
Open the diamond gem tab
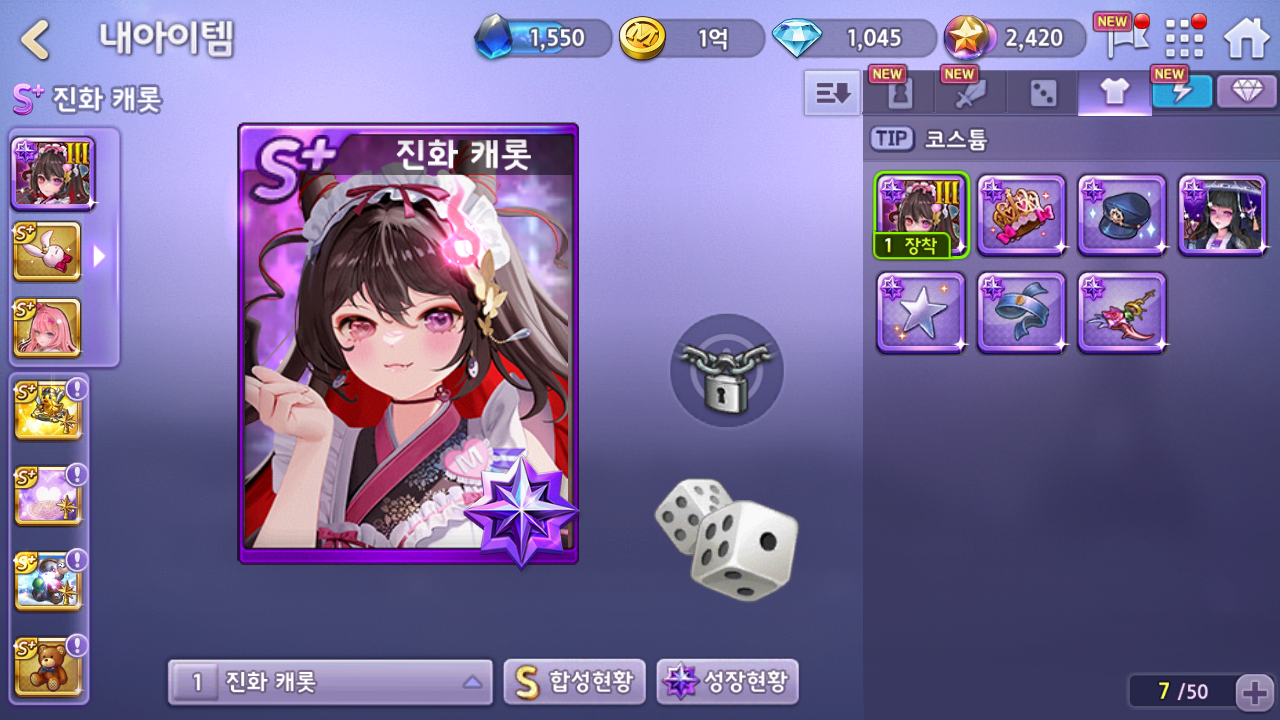1246,92
